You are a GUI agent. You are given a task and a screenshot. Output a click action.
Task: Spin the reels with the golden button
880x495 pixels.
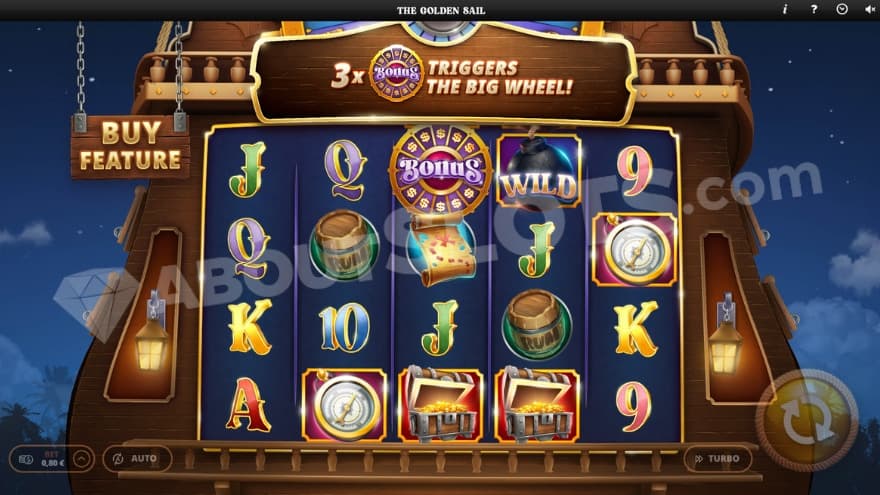[x=806, y=419]
